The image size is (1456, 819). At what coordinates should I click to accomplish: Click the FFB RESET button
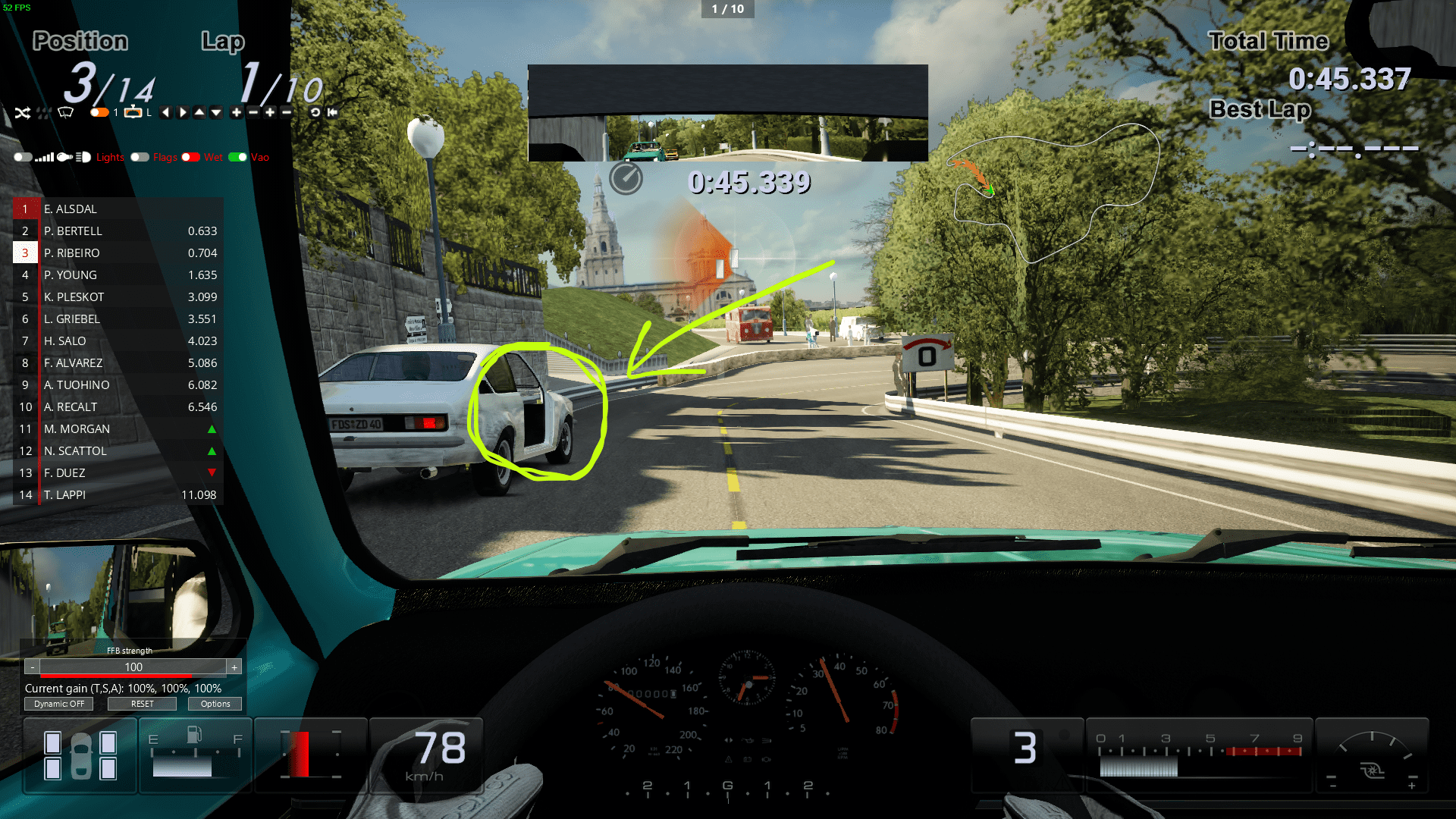[x=142, y=704]
